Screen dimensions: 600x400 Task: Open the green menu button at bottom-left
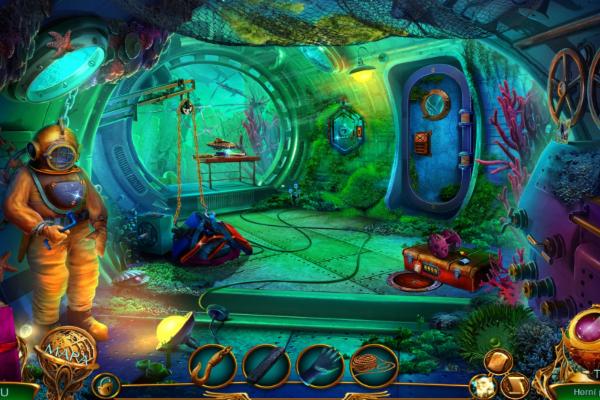tap(12, 391)
